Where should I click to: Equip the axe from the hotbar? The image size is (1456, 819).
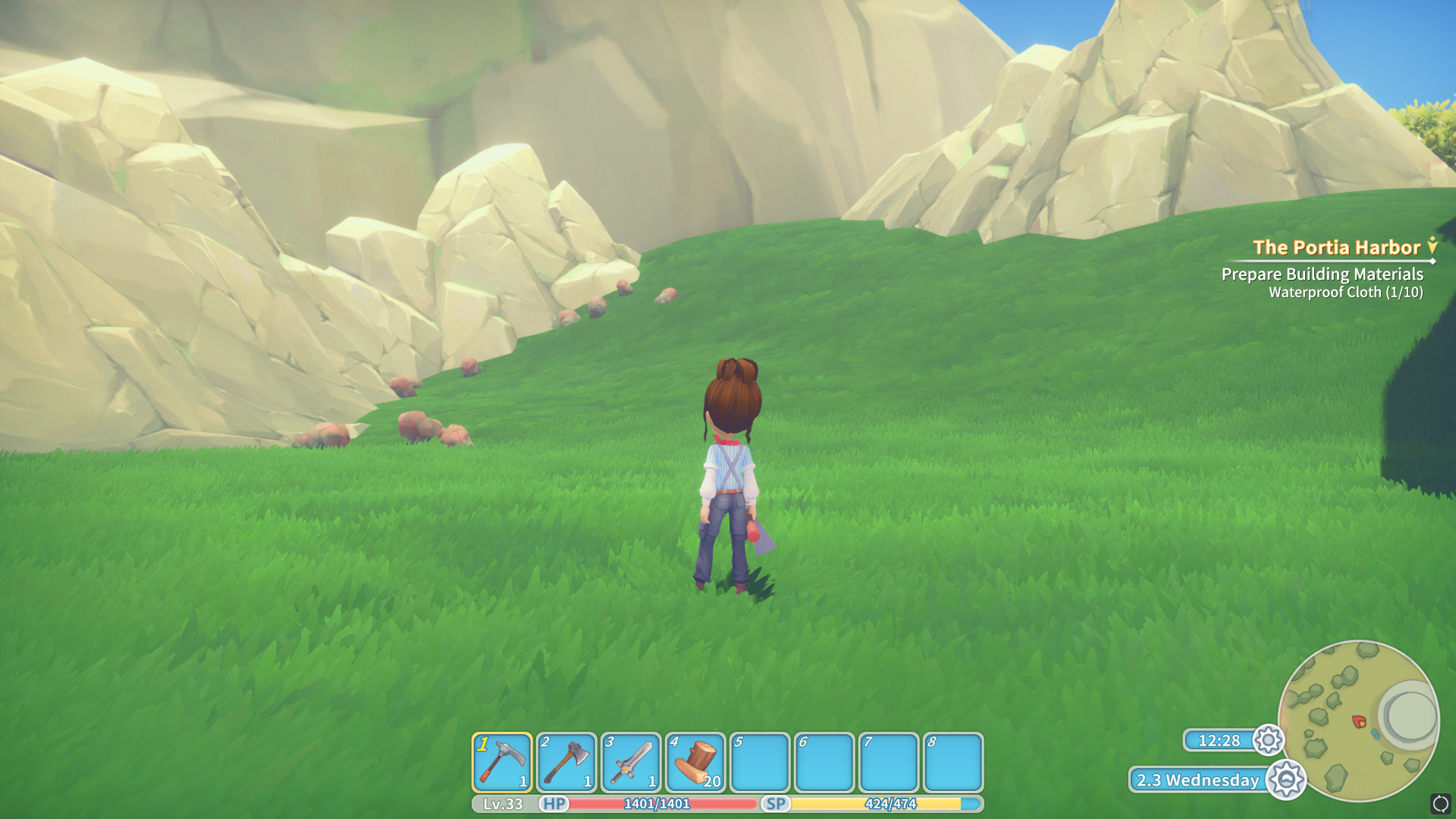coord(566,762)
